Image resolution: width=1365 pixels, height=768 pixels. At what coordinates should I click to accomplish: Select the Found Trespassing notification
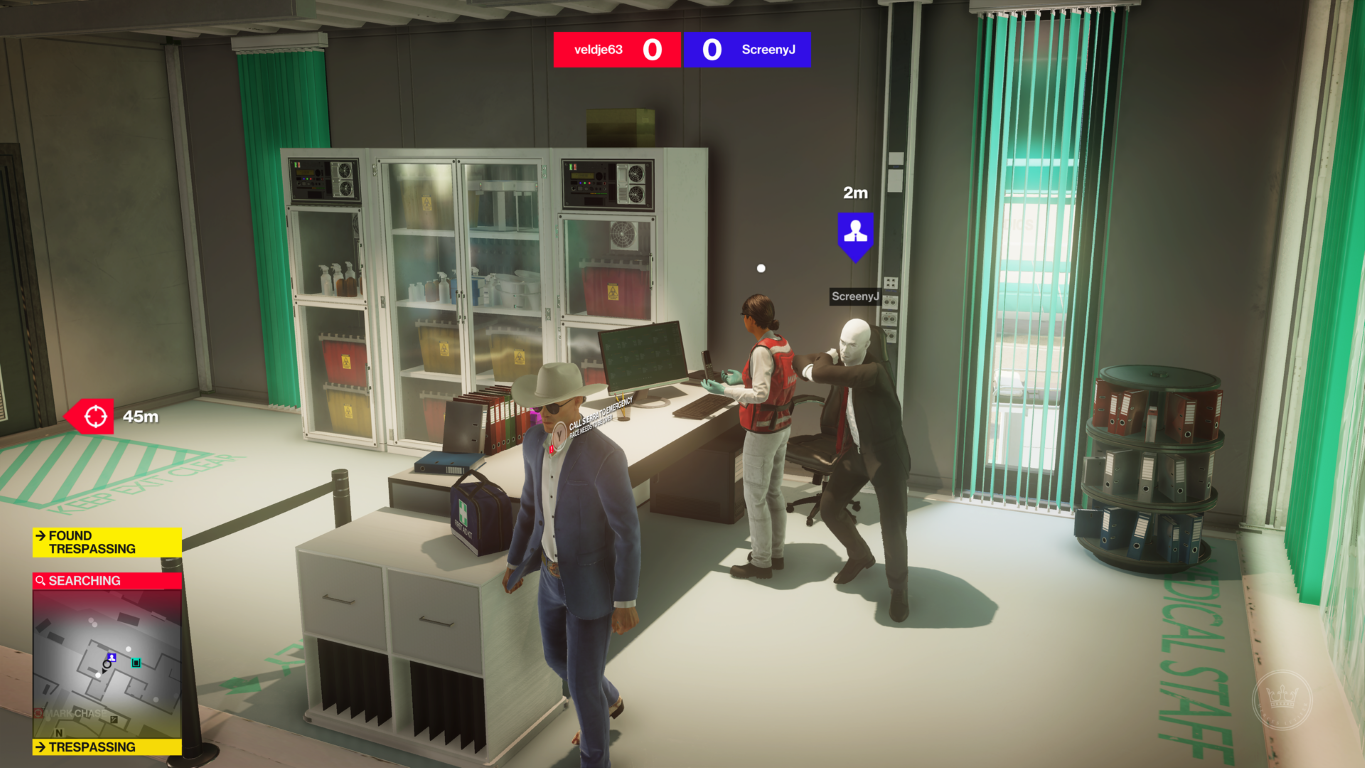tap(107, 542)
